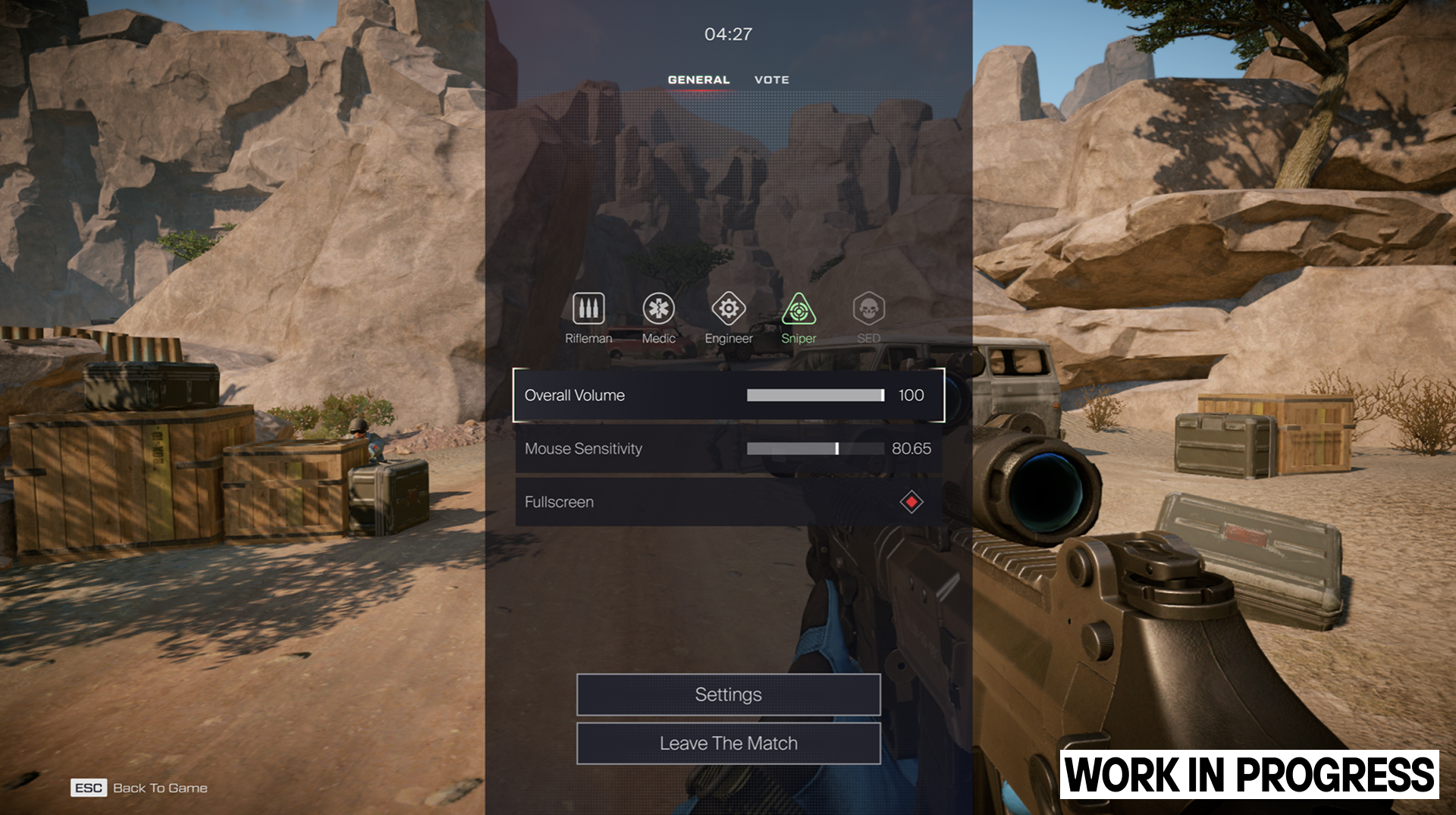Select the Engineer class icon
1456x815 pixels.
tap(728, 309)
